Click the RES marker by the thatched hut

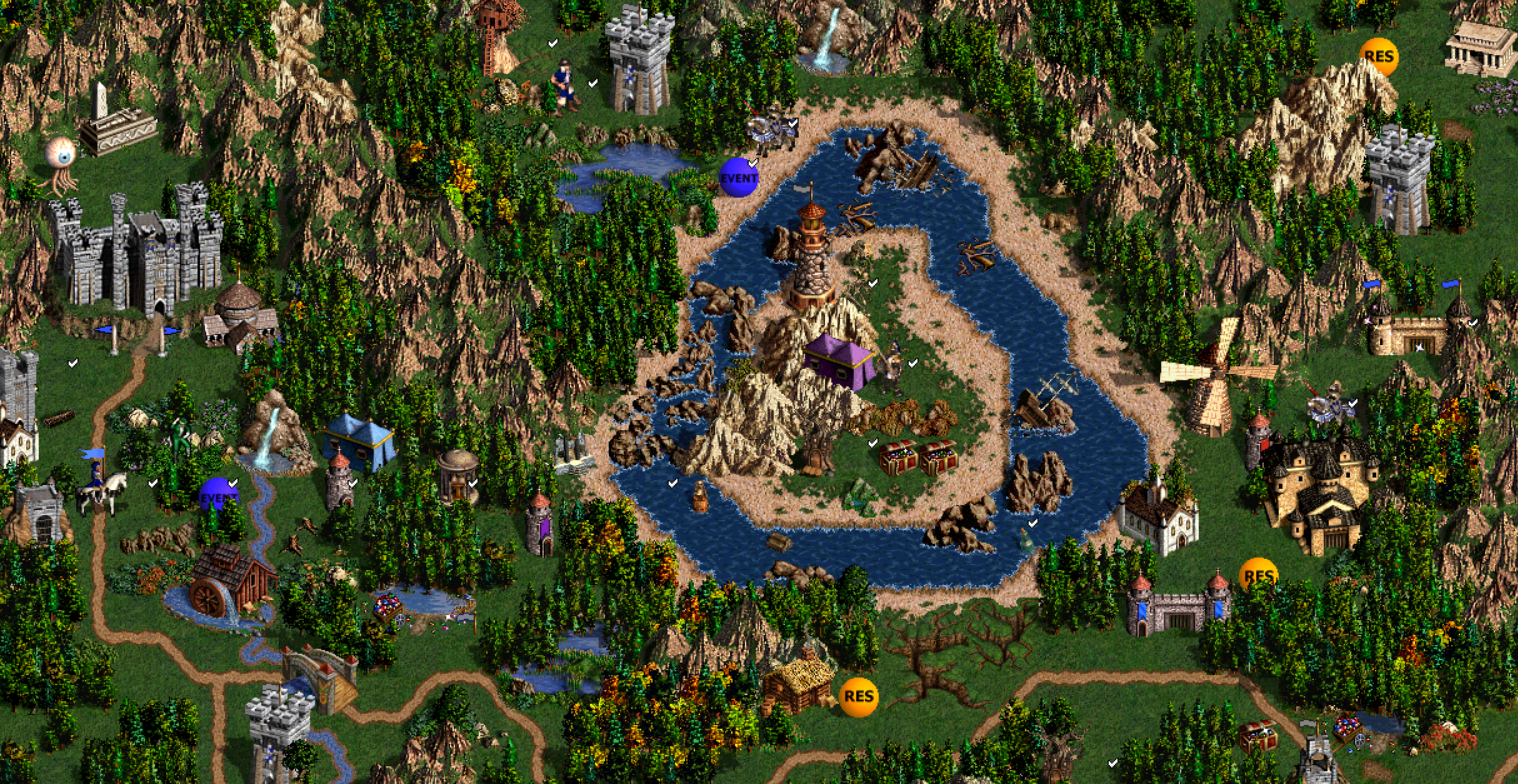858,697
